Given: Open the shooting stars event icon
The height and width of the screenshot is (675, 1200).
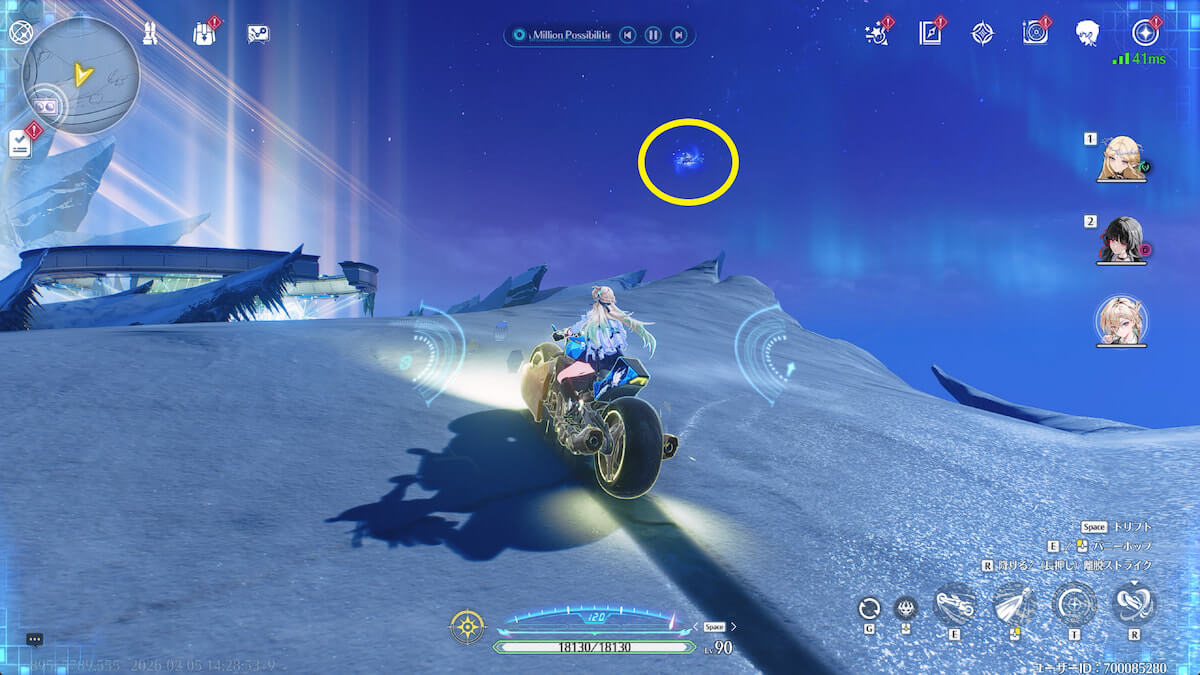Looking at the screenshot, I should tap(877, 33).
